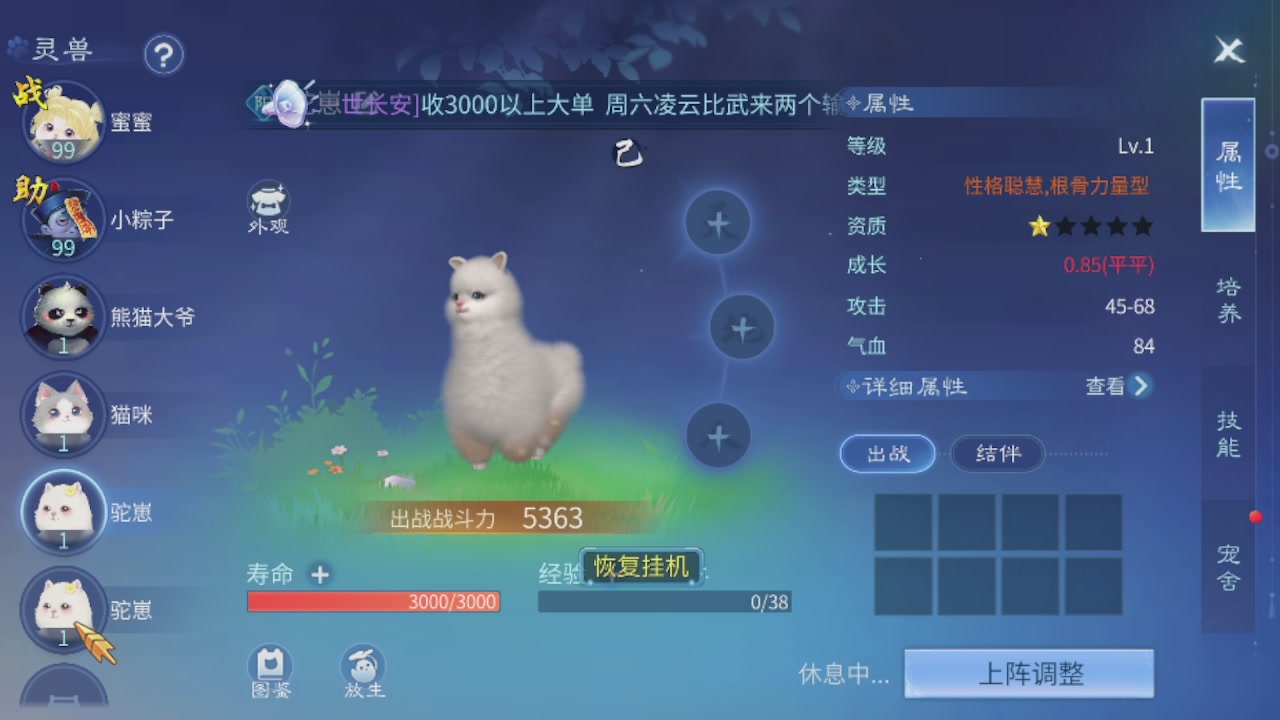Open the help question mark icon
The height and width of the screenshot is (720, 1280).
[165, 56]
